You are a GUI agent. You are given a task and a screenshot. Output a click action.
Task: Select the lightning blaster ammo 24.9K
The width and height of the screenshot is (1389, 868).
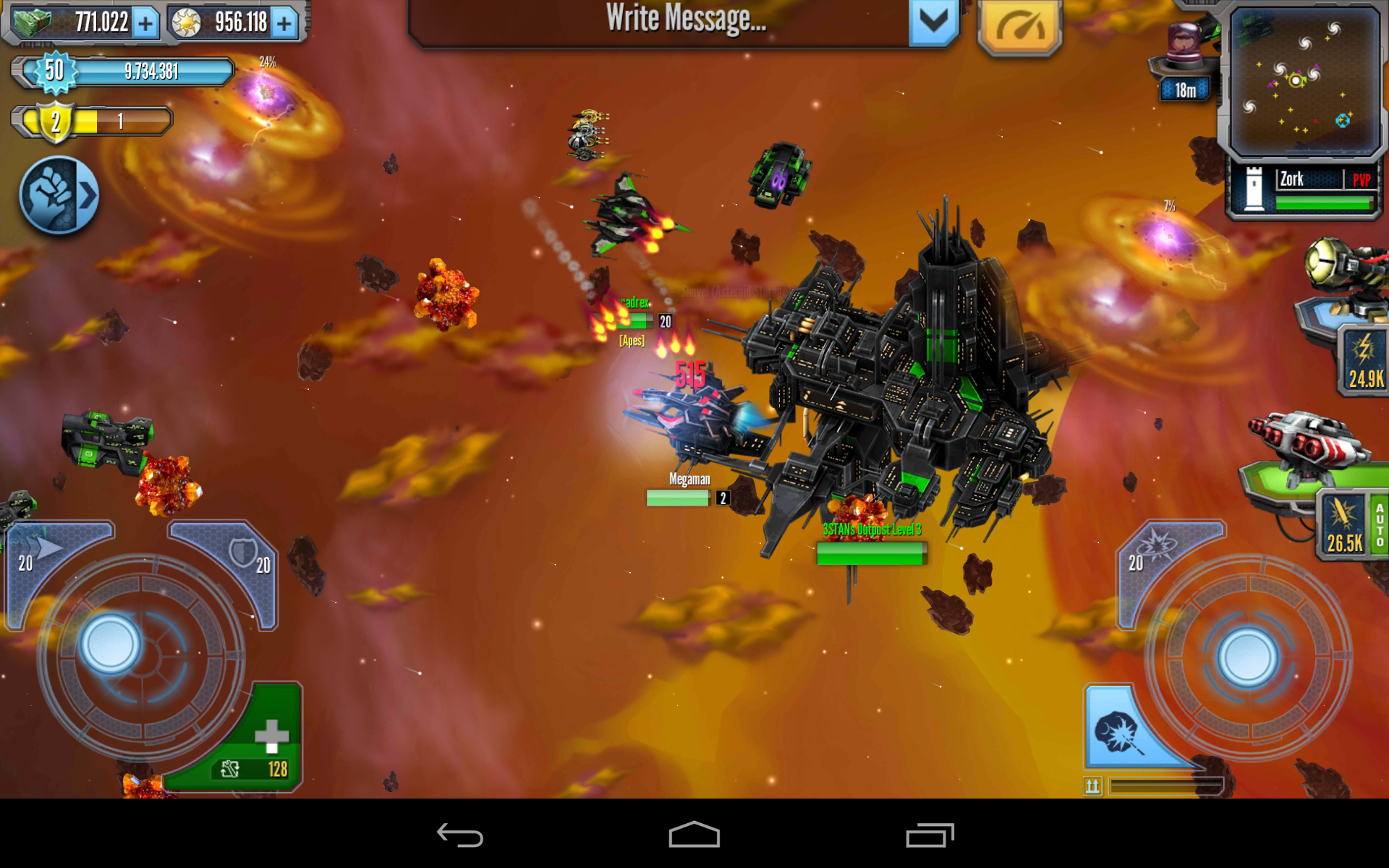point(1363,359)
